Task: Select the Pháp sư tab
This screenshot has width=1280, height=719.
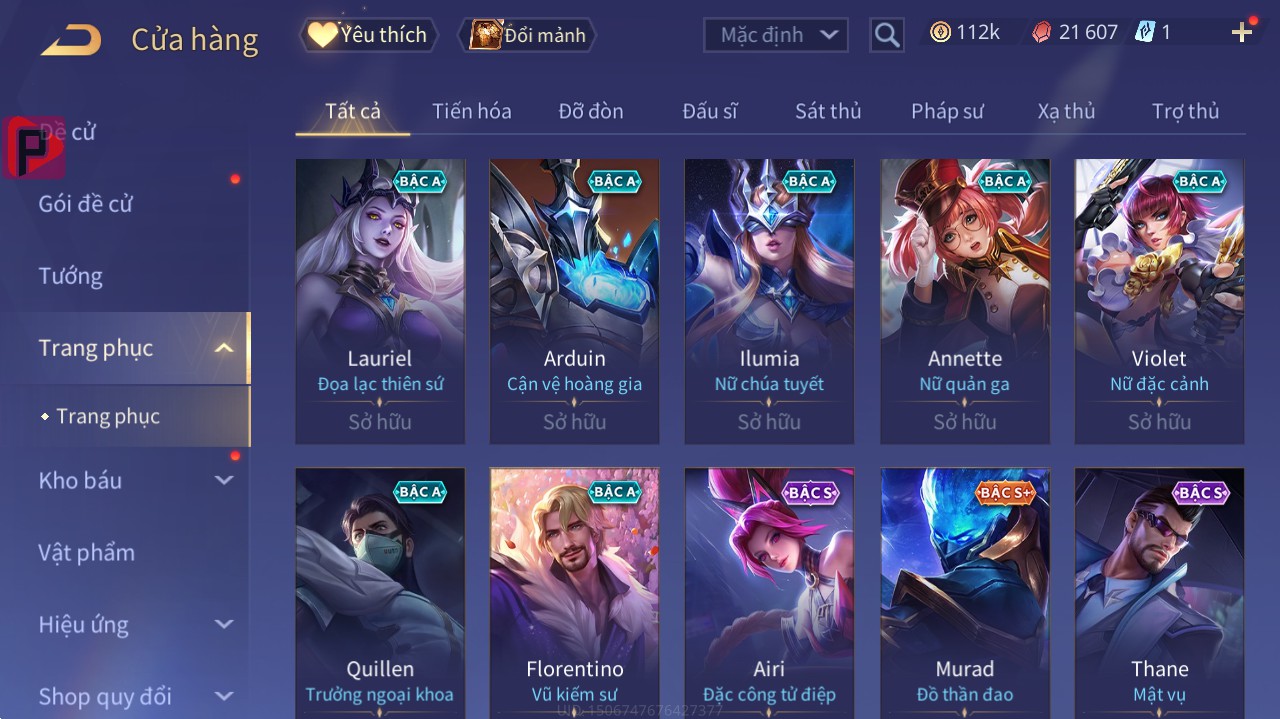Action: click(x=947, y=111)
